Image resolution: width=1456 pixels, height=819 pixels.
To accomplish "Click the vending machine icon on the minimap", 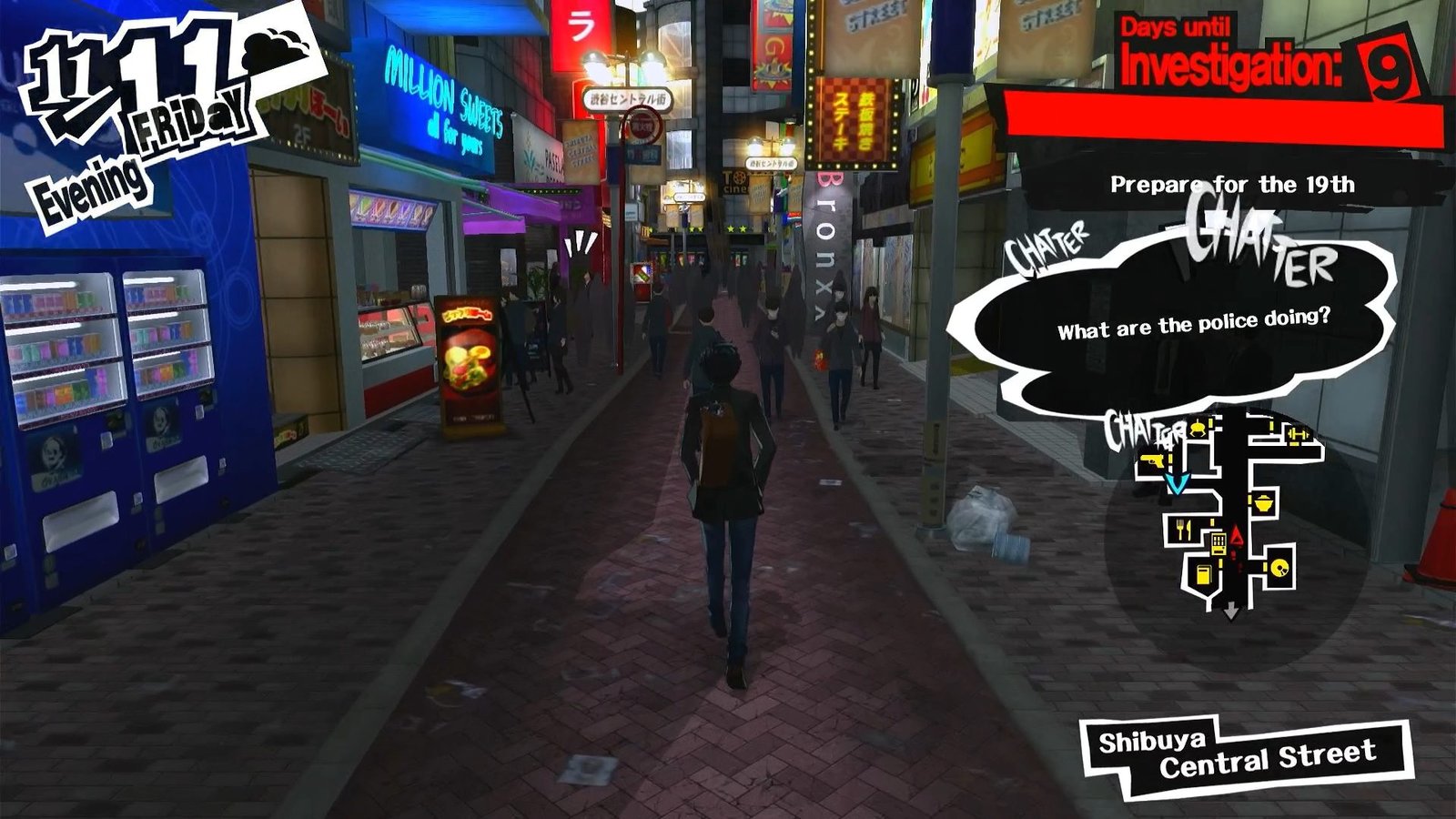I will 1219,542.
